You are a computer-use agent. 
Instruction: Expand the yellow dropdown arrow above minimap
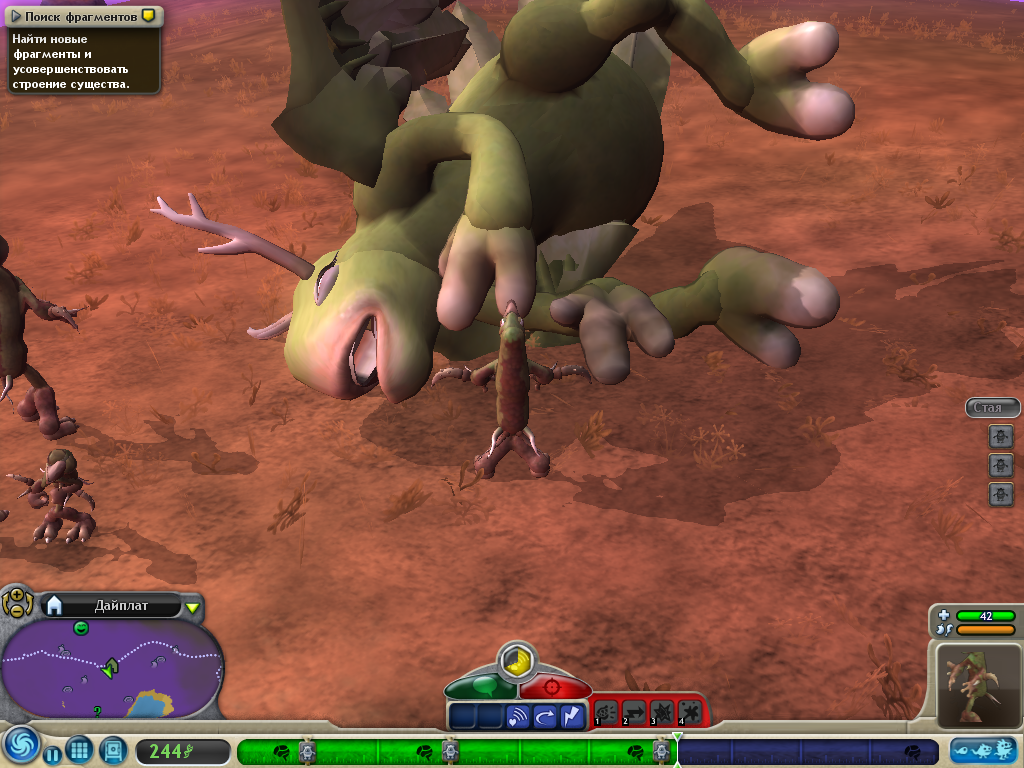click(193, 607)
